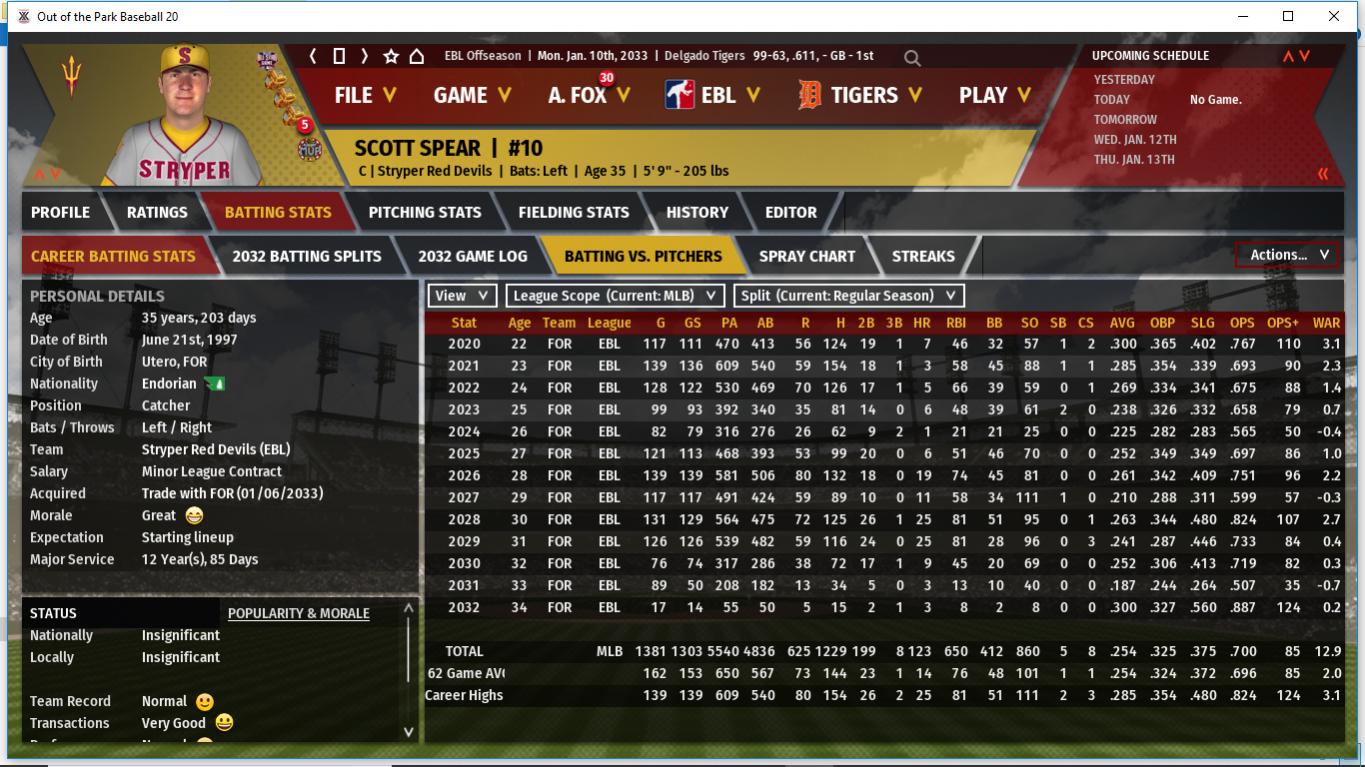Open the League Scope dropdown
Screen dimensions: 1365x767
615,296
